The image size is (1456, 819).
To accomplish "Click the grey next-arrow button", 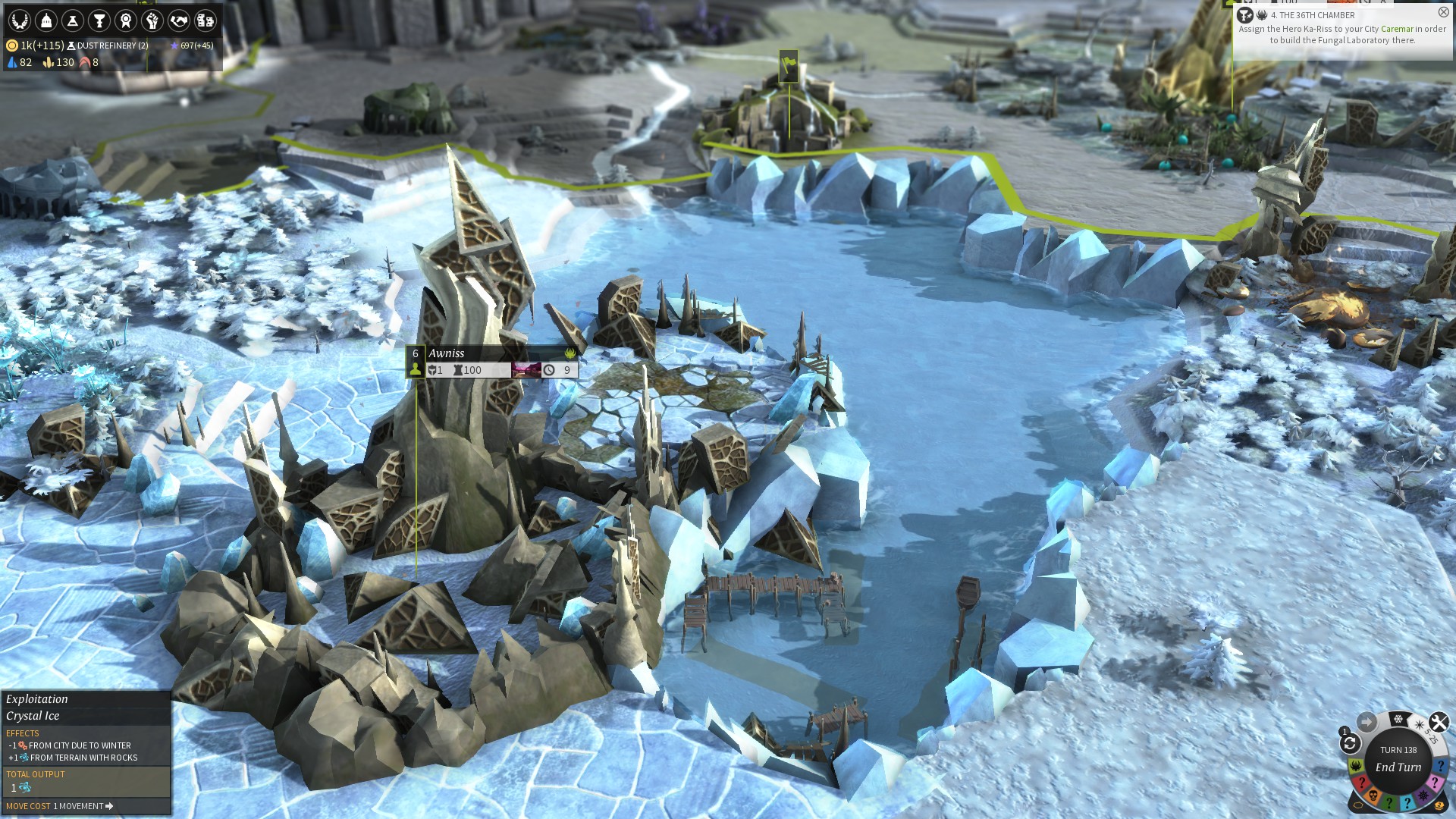I will tap(1367, 722).
